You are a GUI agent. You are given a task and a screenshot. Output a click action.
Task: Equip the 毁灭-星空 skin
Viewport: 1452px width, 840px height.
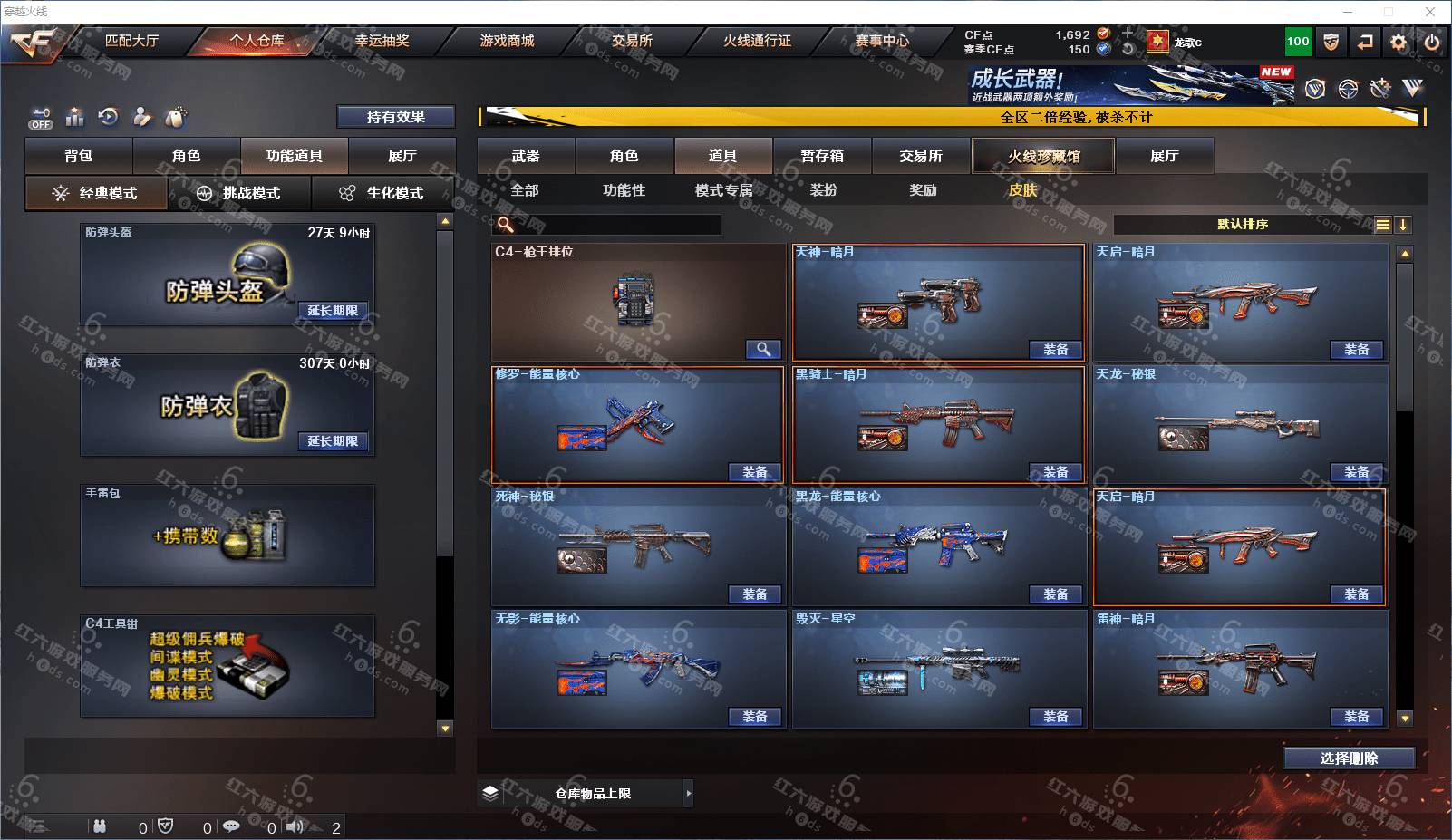(x=1056, y=717)
